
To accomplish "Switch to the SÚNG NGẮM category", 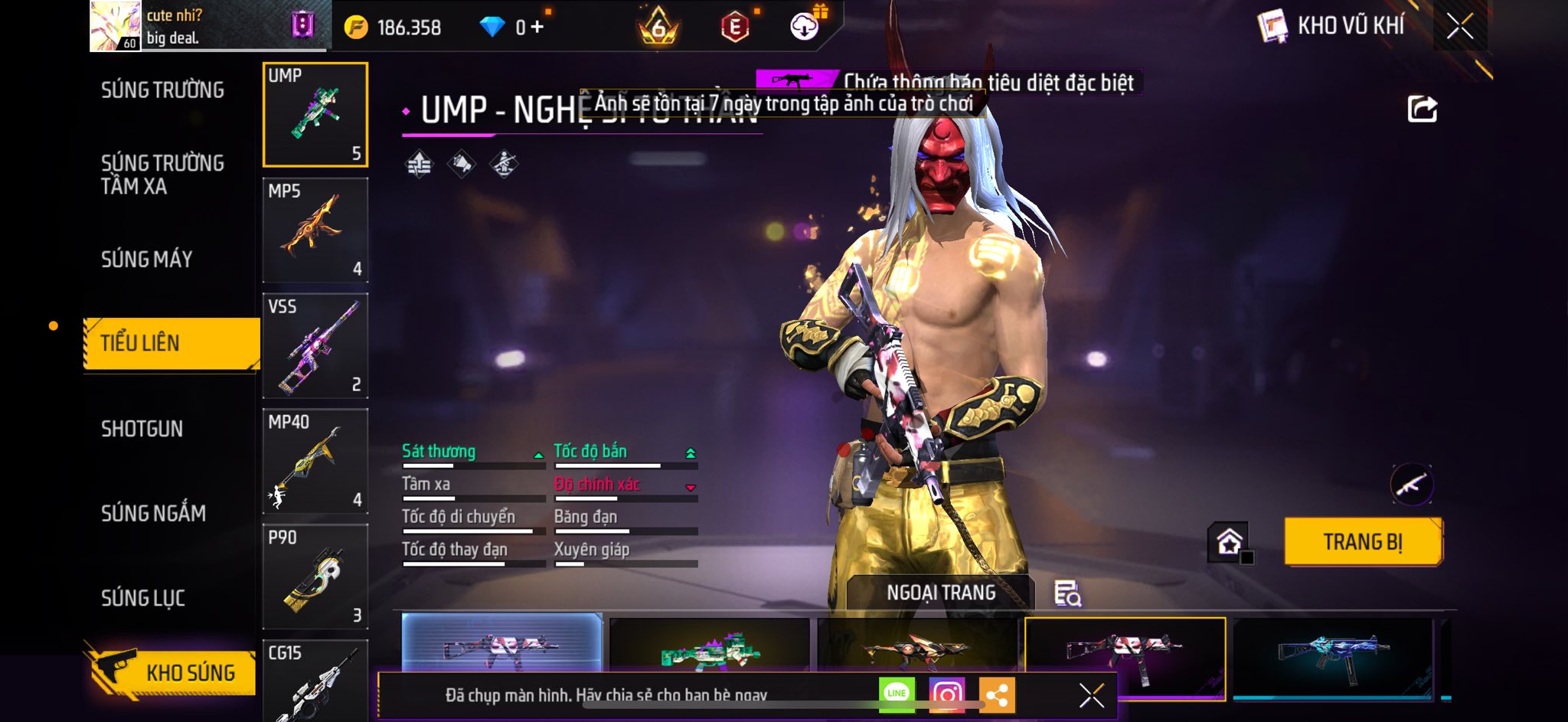I will point(153,513).
